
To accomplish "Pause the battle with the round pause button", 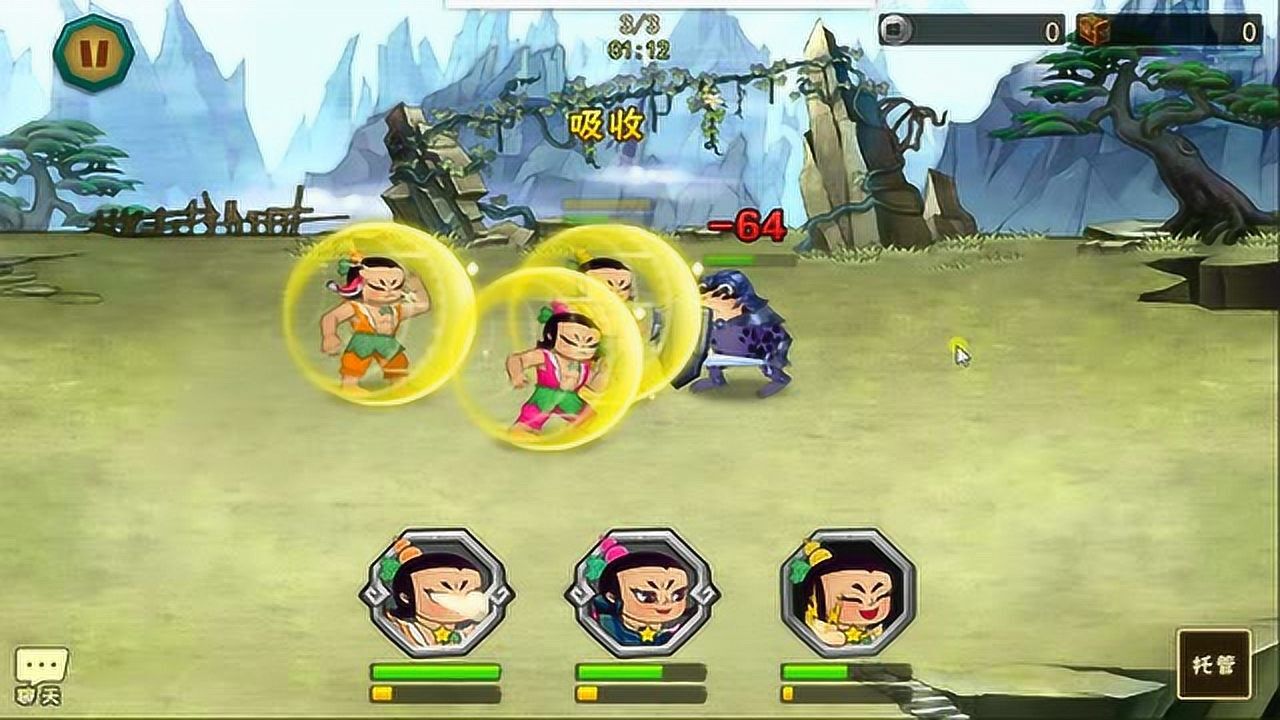I will click(94, 52).
